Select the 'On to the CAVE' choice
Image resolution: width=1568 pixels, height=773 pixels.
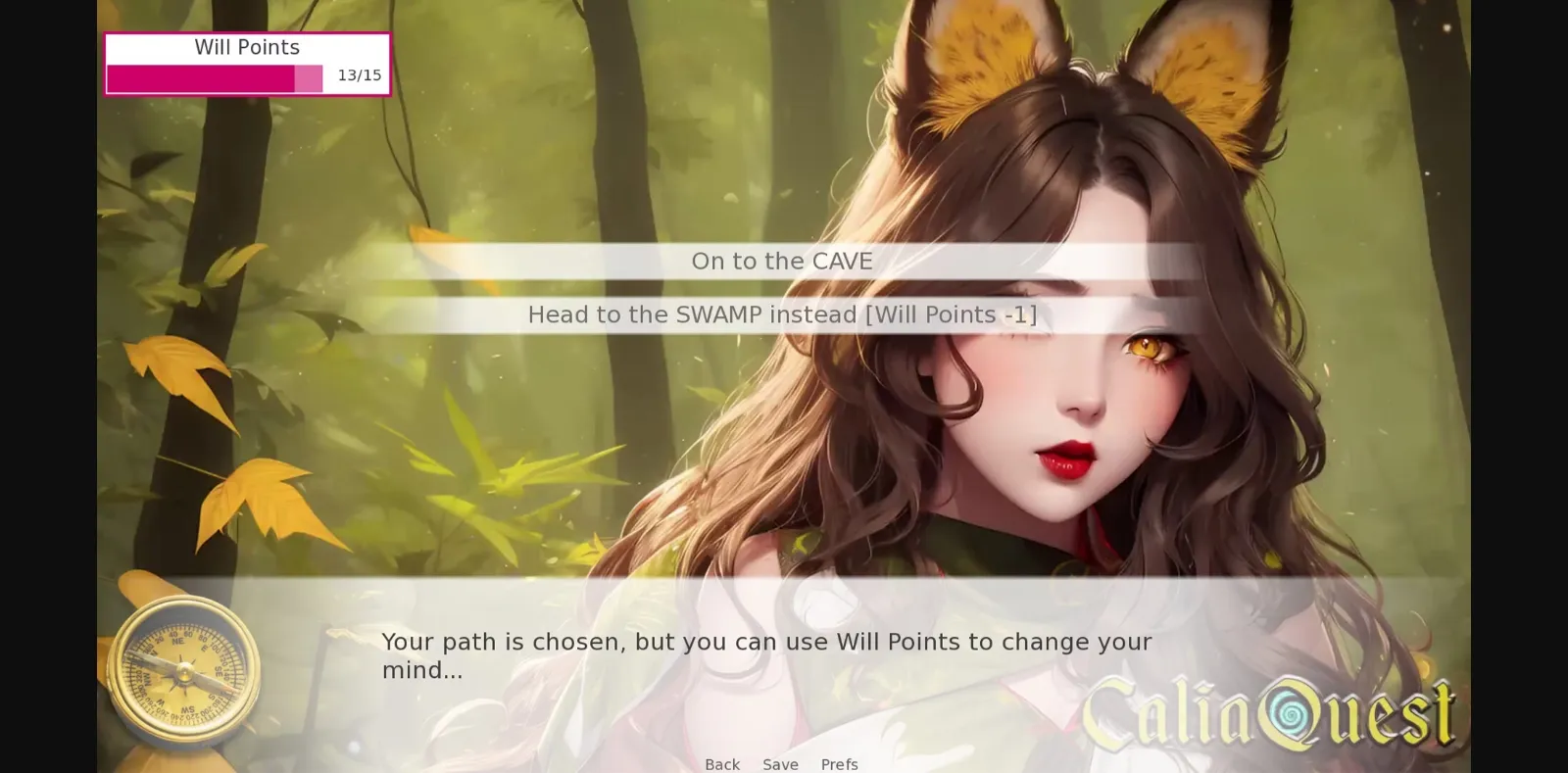783,261
